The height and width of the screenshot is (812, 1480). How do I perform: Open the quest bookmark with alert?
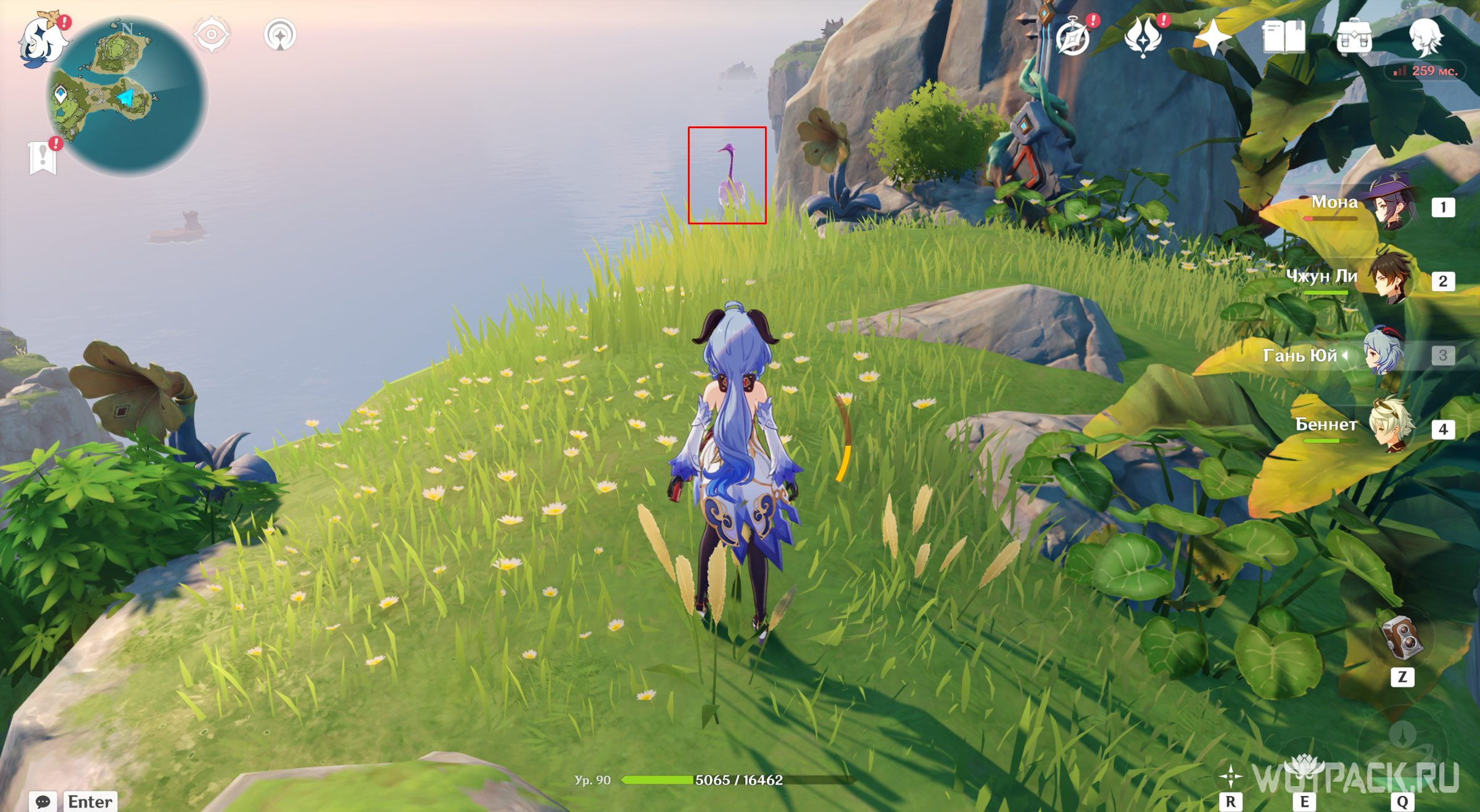pyautogui.click(x=43, y=157)
